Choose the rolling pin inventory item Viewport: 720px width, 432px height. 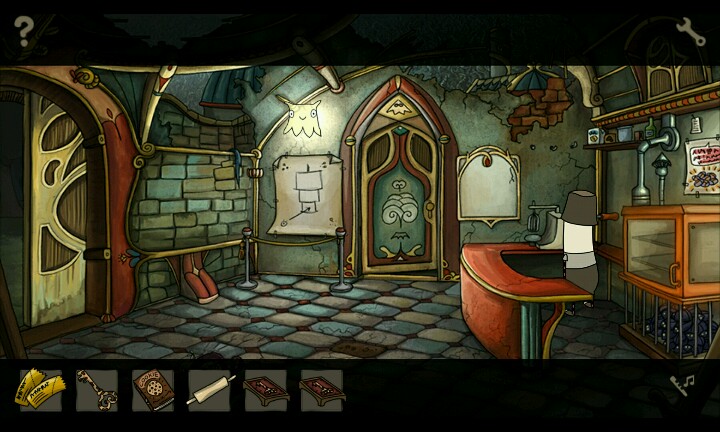point(209,390)
